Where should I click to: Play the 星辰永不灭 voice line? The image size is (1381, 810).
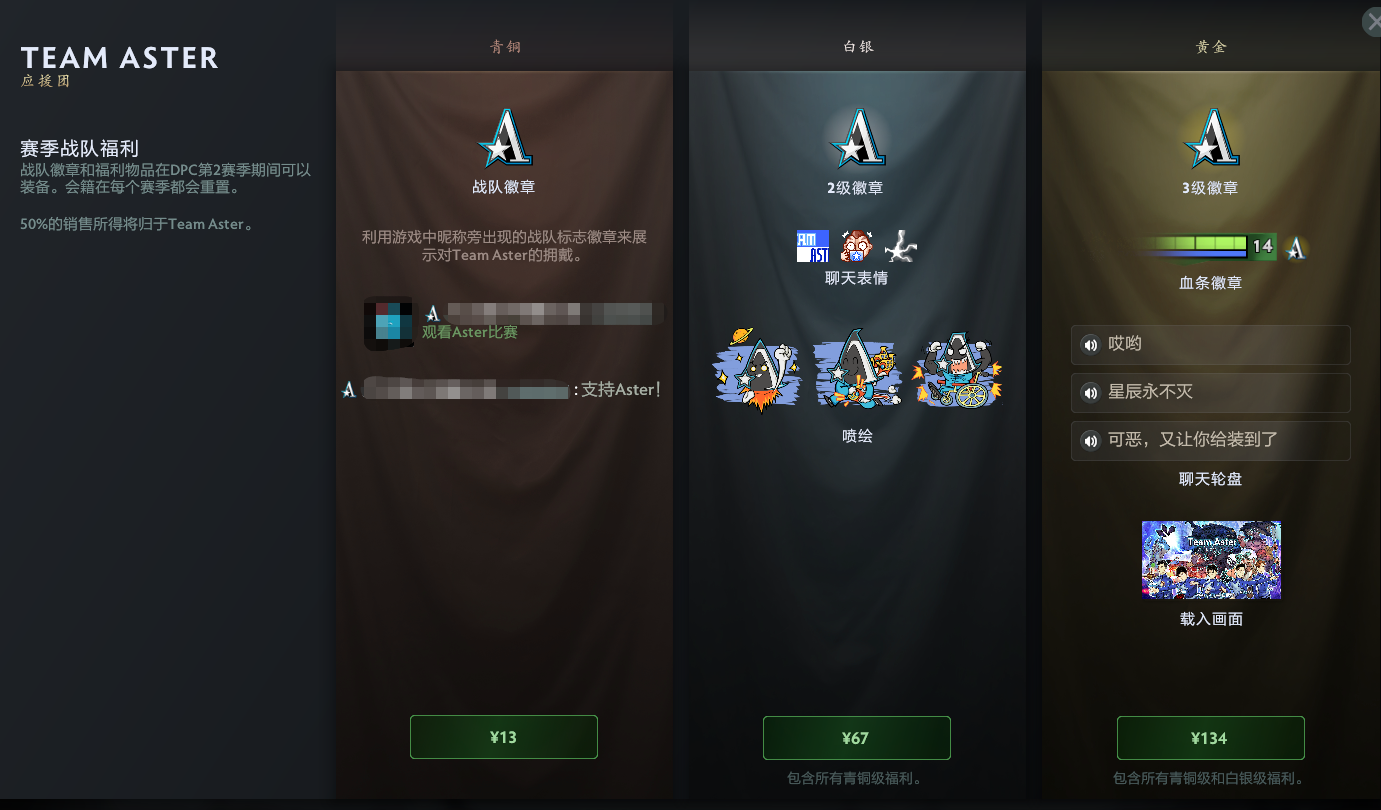click(1210, 393)
